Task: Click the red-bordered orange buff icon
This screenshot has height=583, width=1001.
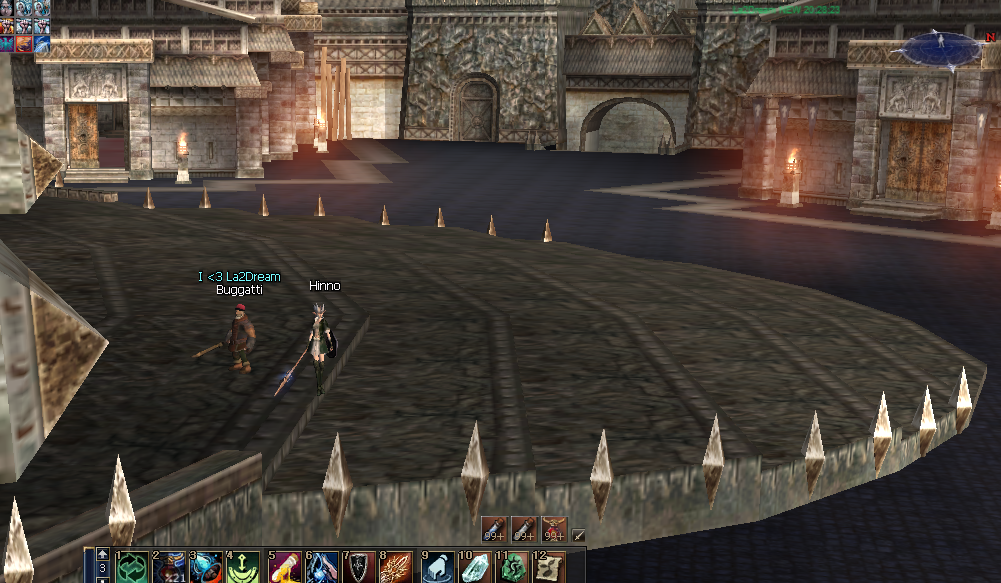Action: [24, 43]
